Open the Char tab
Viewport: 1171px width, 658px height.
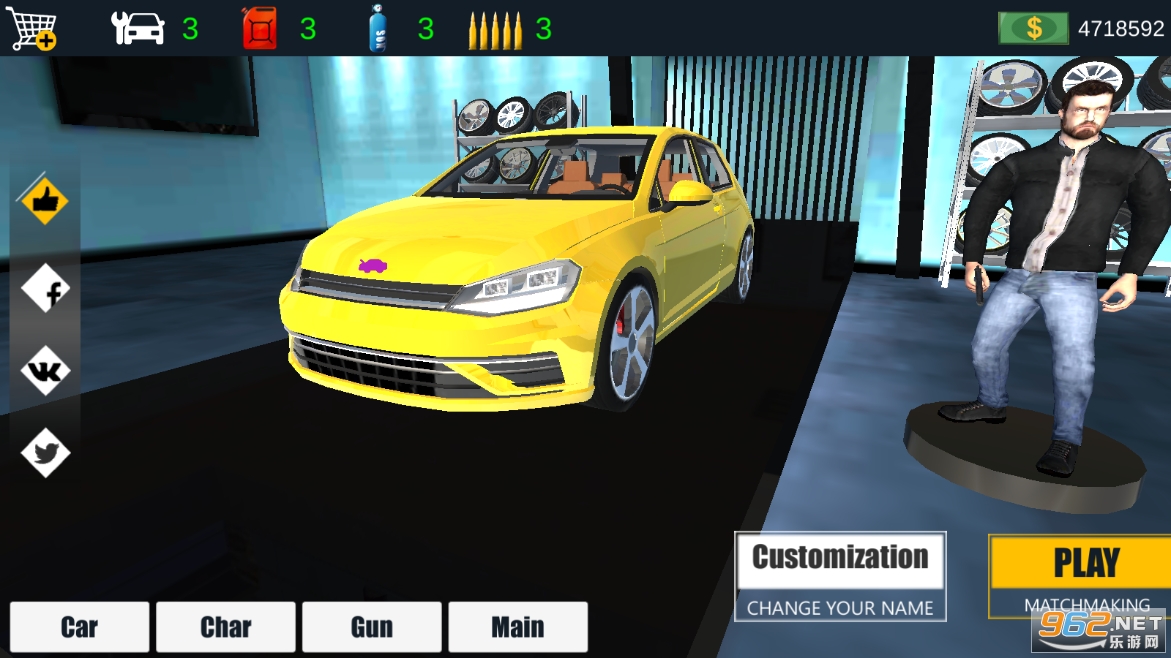(225, 627)
